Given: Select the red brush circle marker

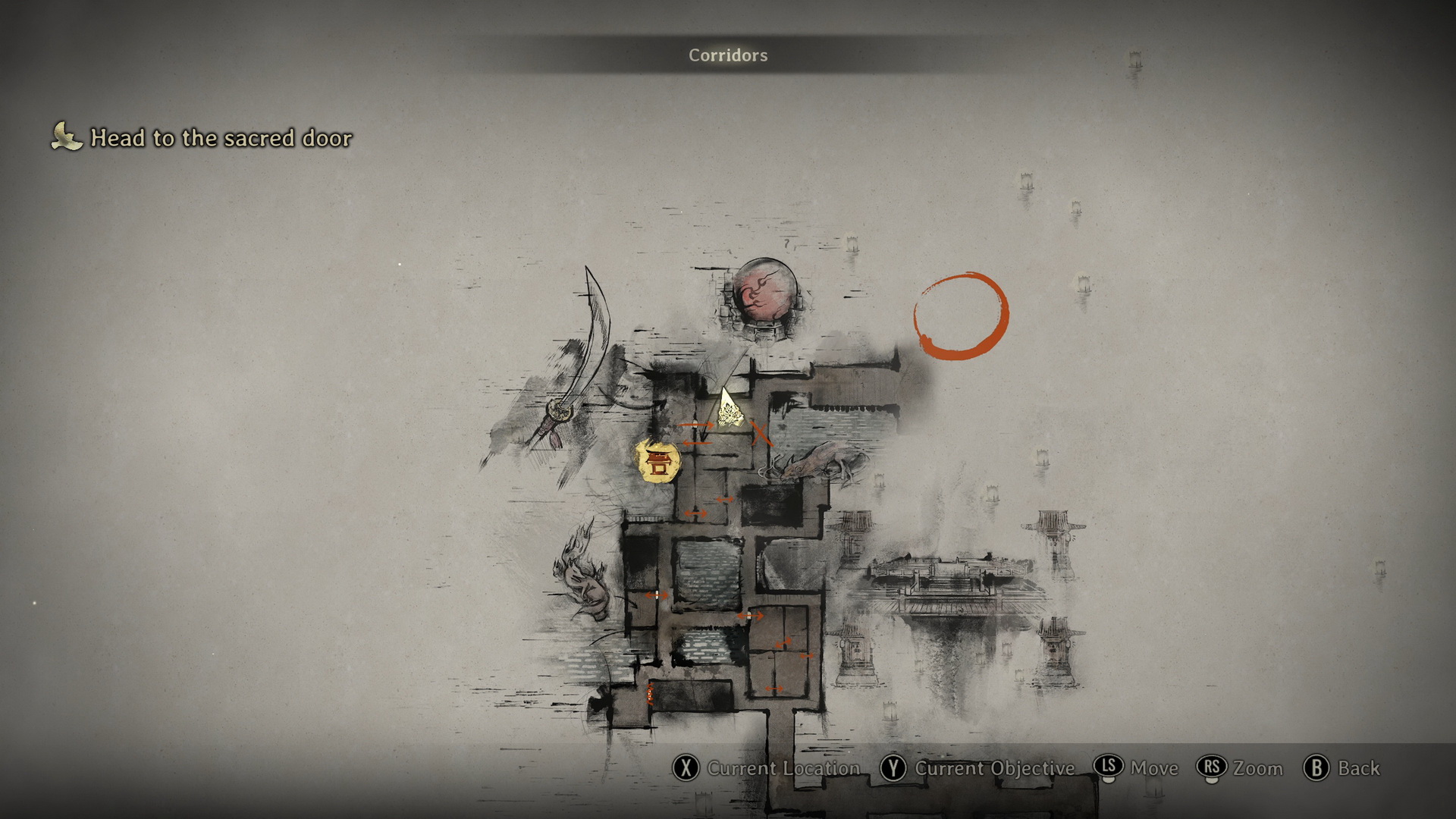Looking at the screenshot, I should pyautogui.click(x=961, y=315).
